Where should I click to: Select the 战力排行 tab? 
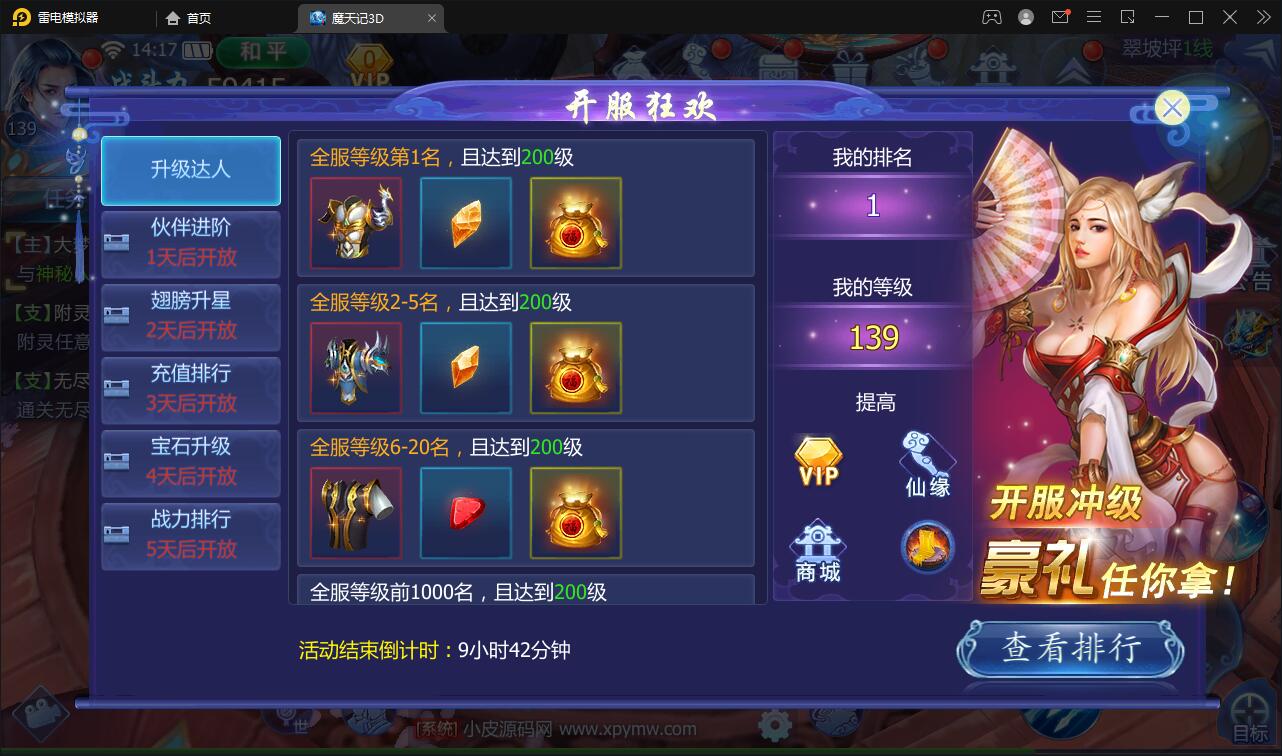pos(190,537)
